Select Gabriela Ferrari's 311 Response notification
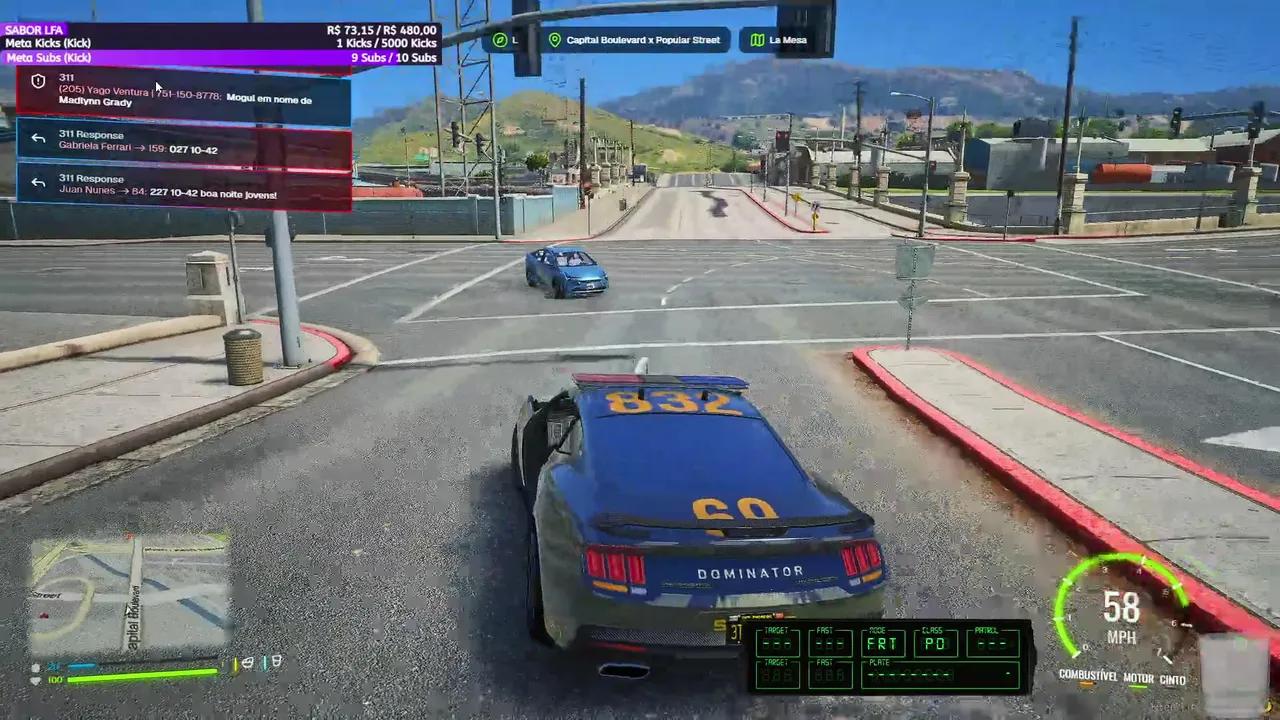Image resolution: width=1280 pixels, height=720 pixels. point(185,143)
